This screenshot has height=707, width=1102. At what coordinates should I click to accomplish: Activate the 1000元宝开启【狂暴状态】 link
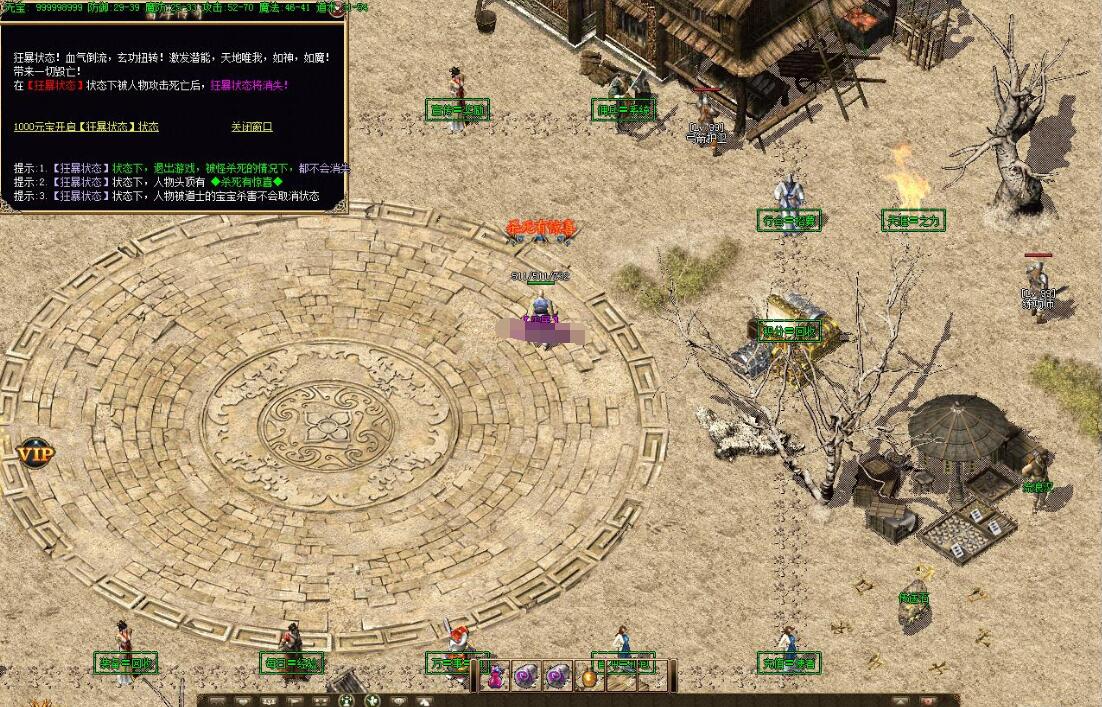(86, 127)
